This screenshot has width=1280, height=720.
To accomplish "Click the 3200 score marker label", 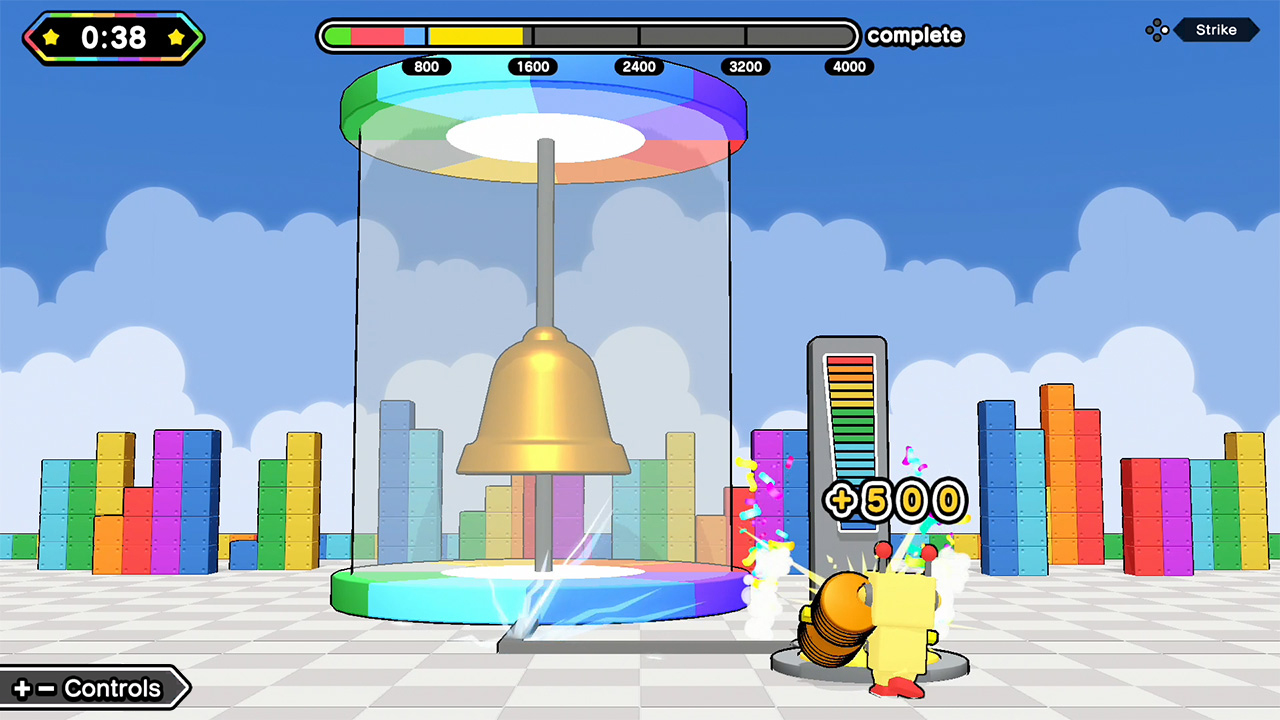I will click(x=745, y=67).
